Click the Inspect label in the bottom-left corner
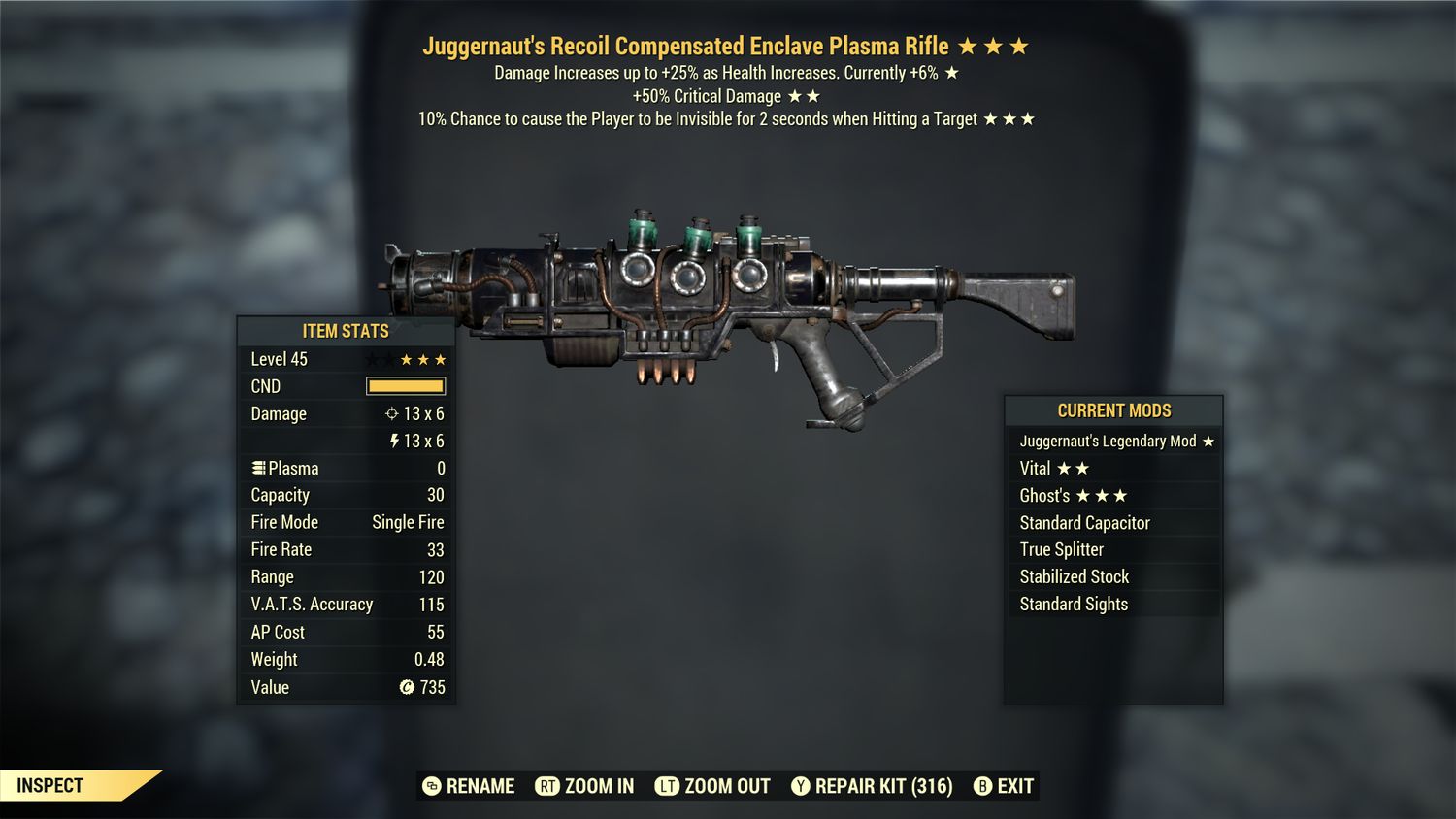The image size is (1456, 819). pos(49,786)
